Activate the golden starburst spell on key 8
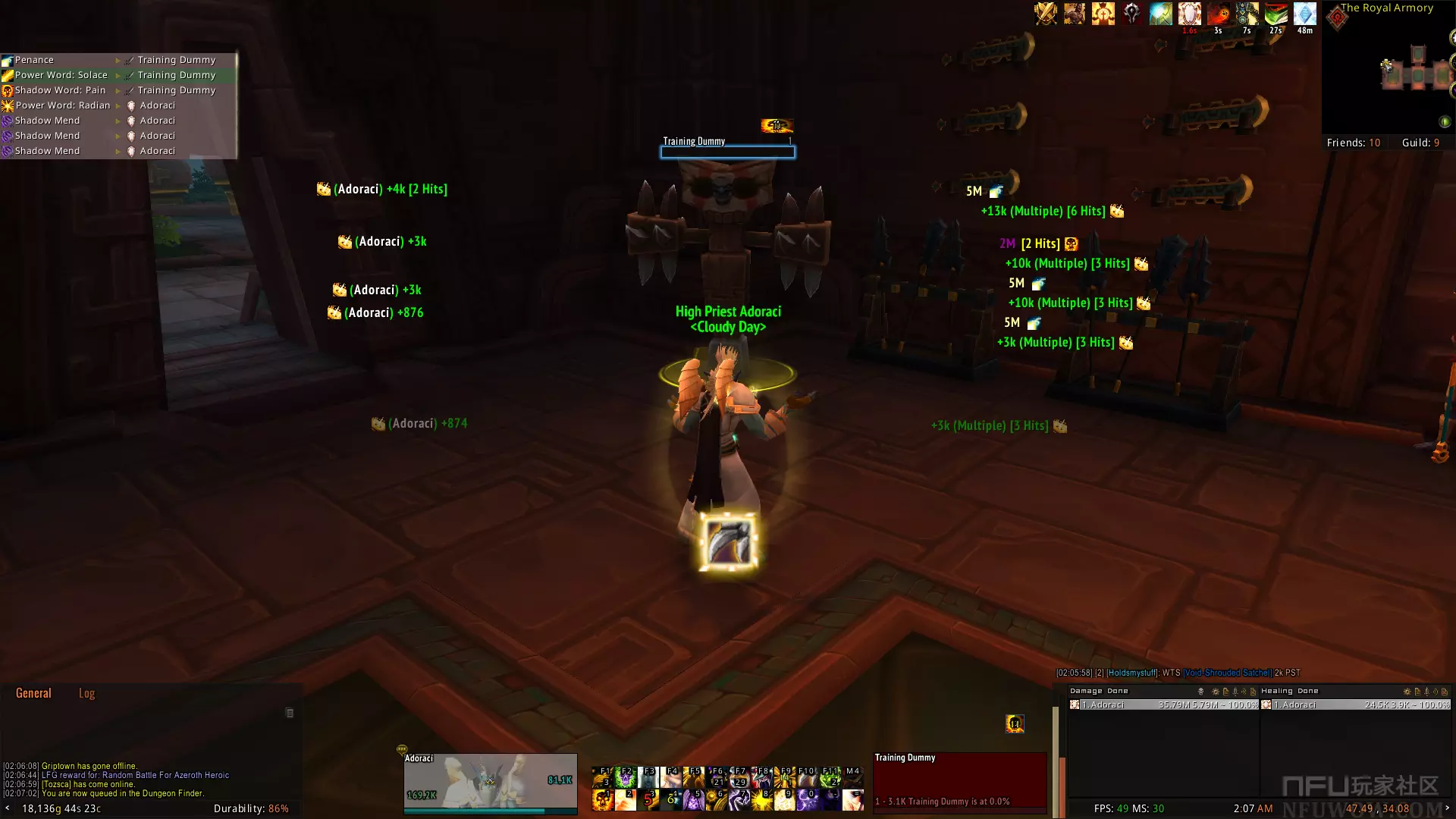Viewport: 1456px width, 819px height. point(761,799)
